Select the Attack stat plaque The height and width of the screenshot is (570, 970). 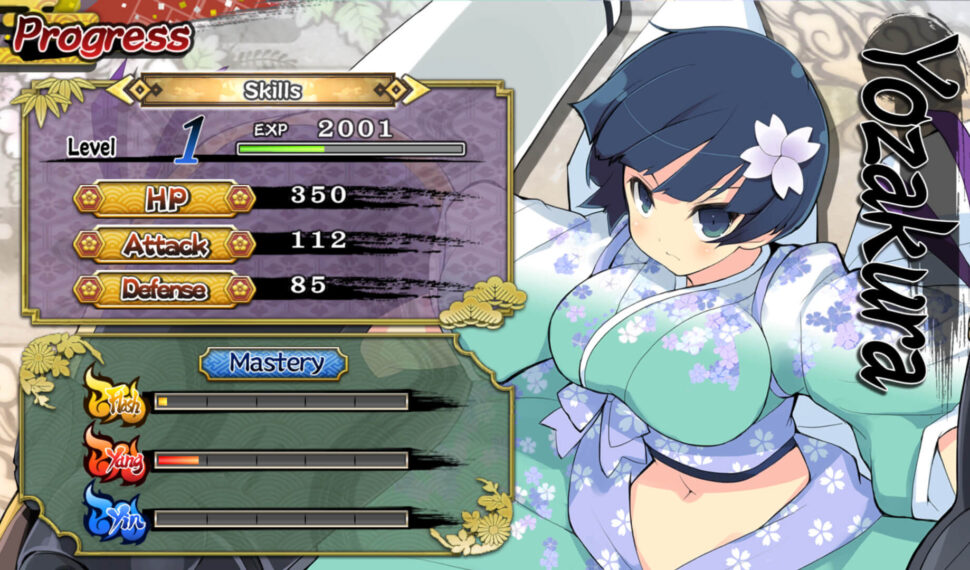tap(164, 244)
